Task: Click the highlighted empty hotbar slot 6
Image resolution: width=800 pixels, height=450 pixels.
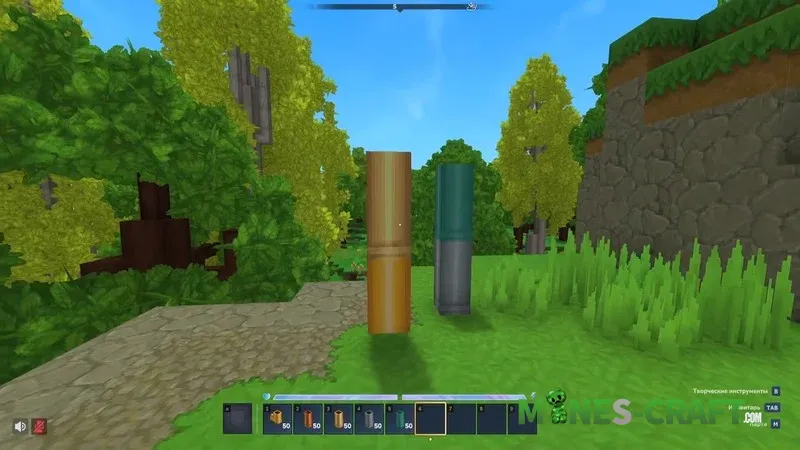Action: (x=431, y=418)
